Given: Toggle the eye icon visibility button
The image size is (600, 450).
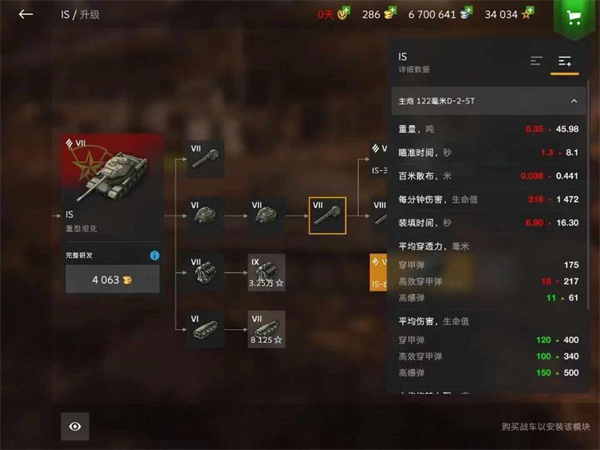Looking at the screenshot, I should pos(75,426).
